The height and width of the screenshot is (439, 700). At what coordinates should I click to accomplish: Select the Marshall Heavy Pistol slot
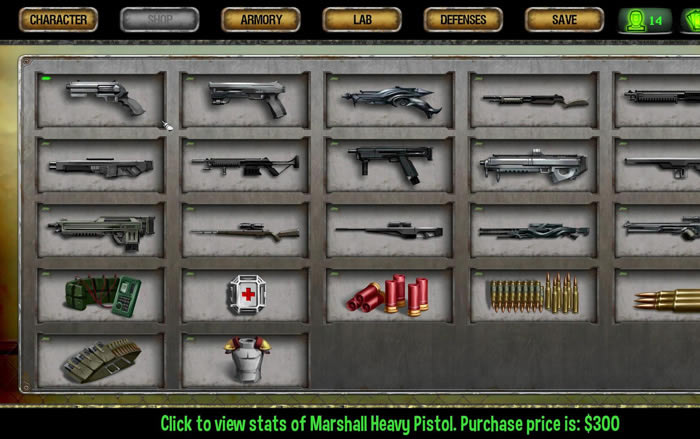coord(101,99)
